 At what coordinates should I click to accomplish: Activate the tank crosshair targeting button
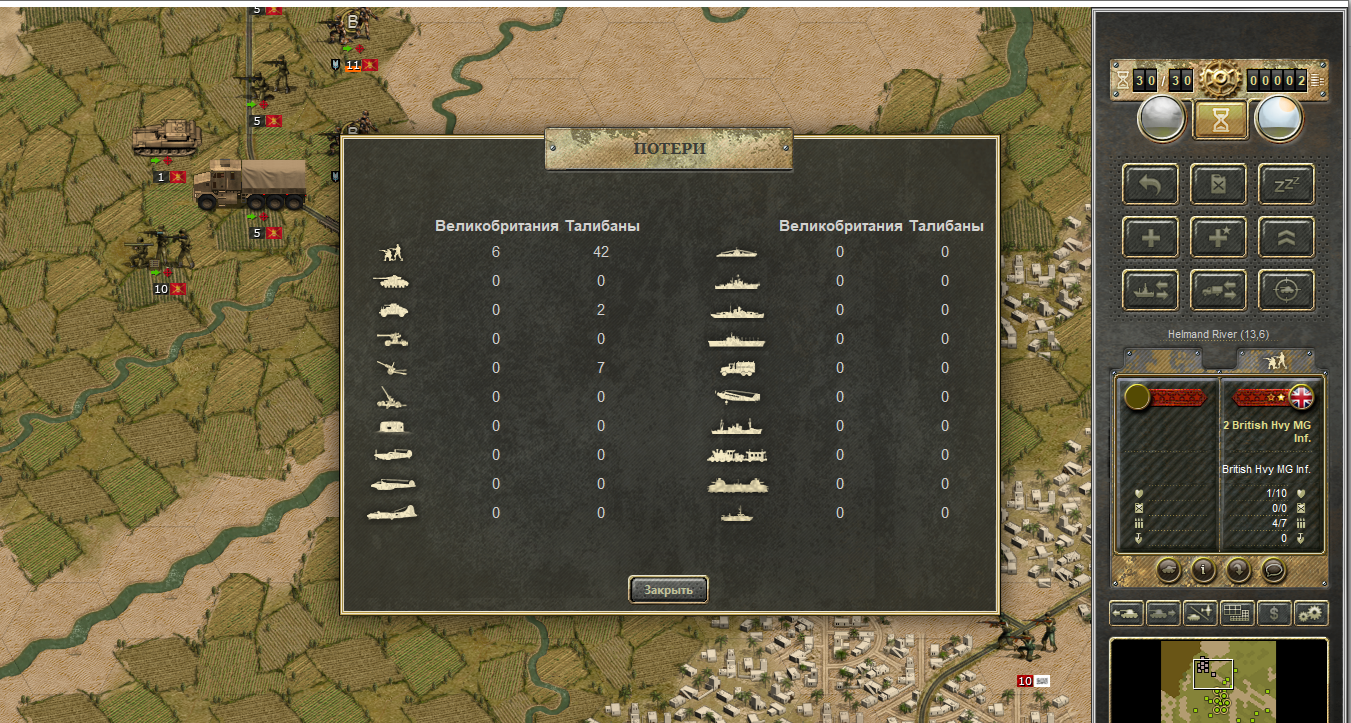1286,290
